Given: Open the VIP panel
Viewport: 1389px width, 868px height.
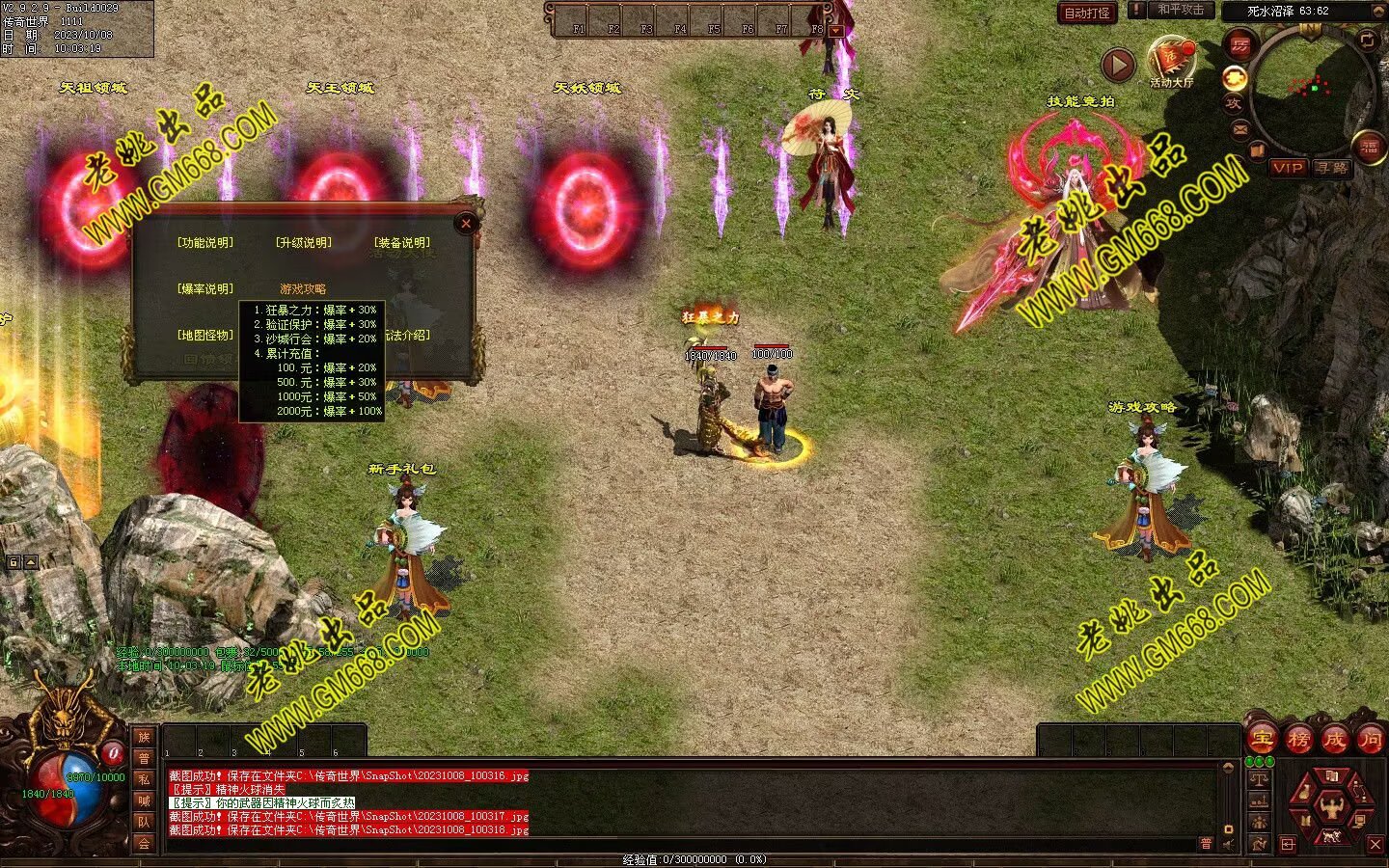Looking at the screenshot, I should (x=1288, y=168).
